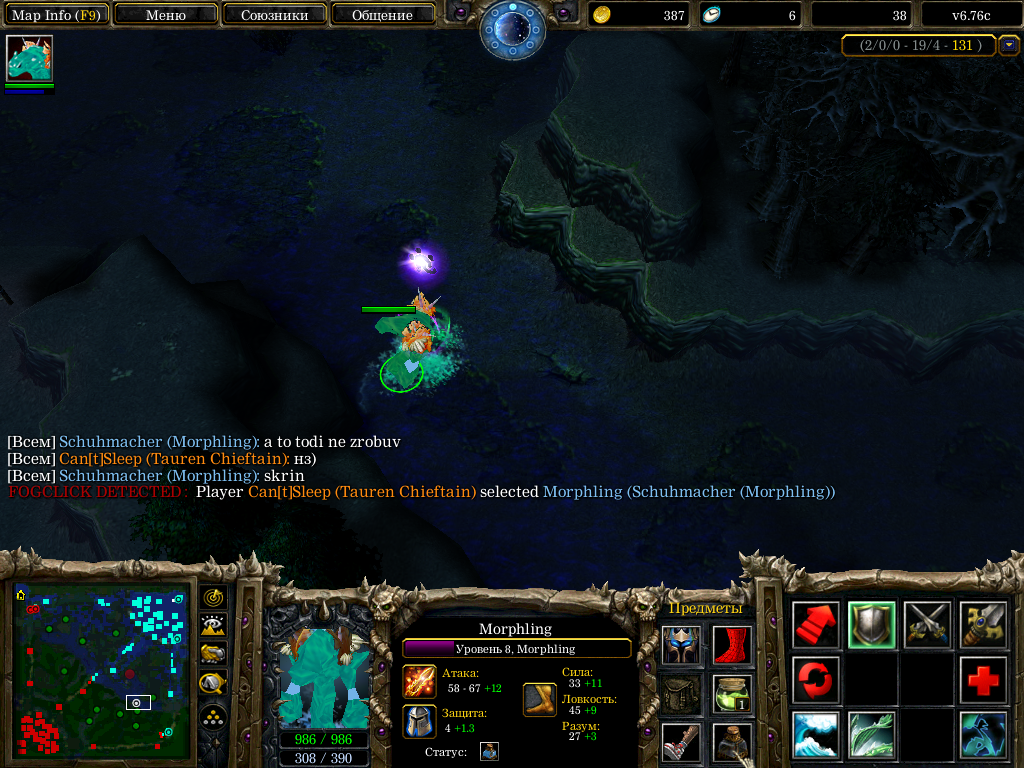This screenshot has height=768, width=1024.
Task: Open the Map Info (F9) panel
Action: click(x=55, y=15)
